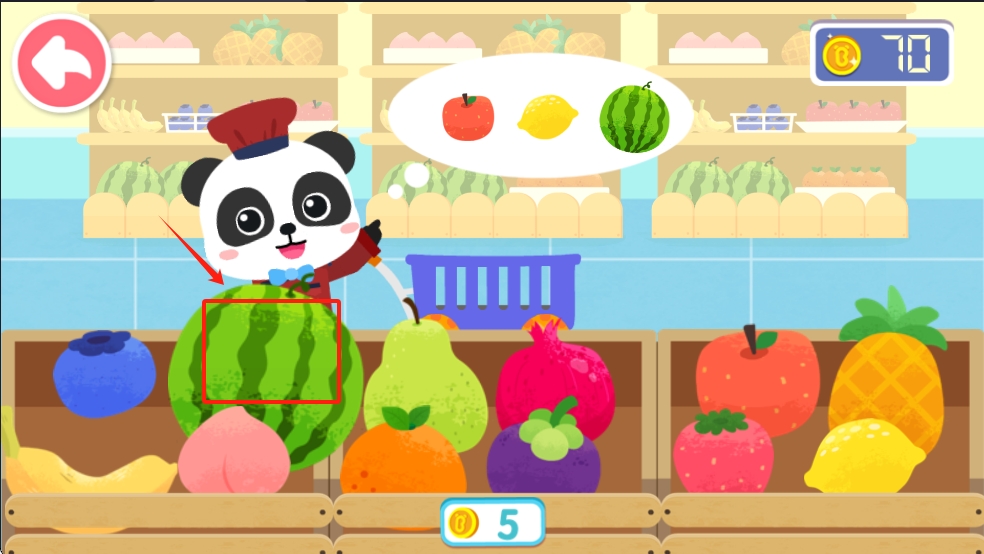Choose the green pear in the crate
This screenshot has width=984, height=554.
pyautogui.click(x=421, y=370)
